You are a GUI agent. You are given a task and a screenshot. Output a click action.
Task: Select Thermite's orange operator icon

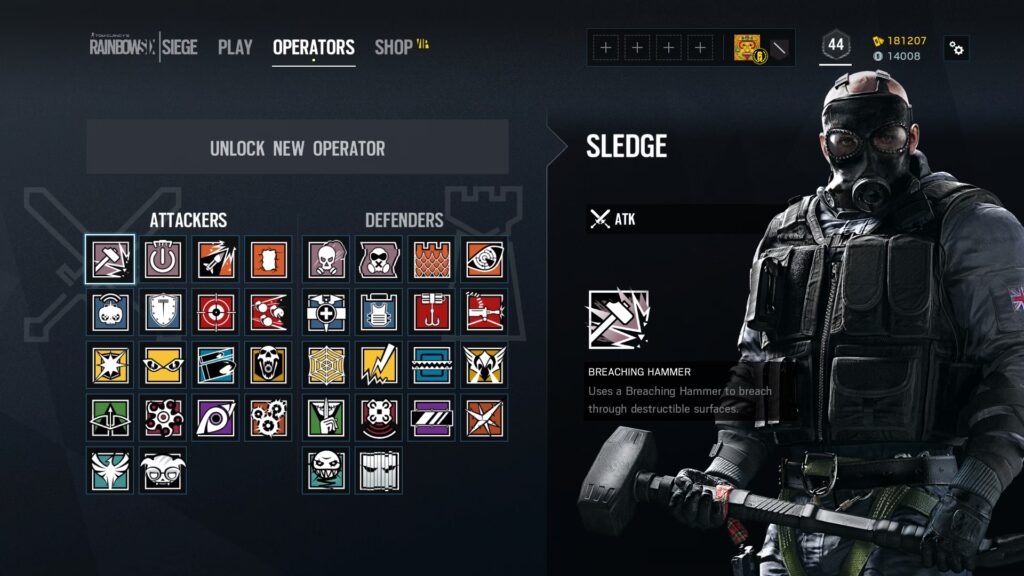[x=268, y=260]
